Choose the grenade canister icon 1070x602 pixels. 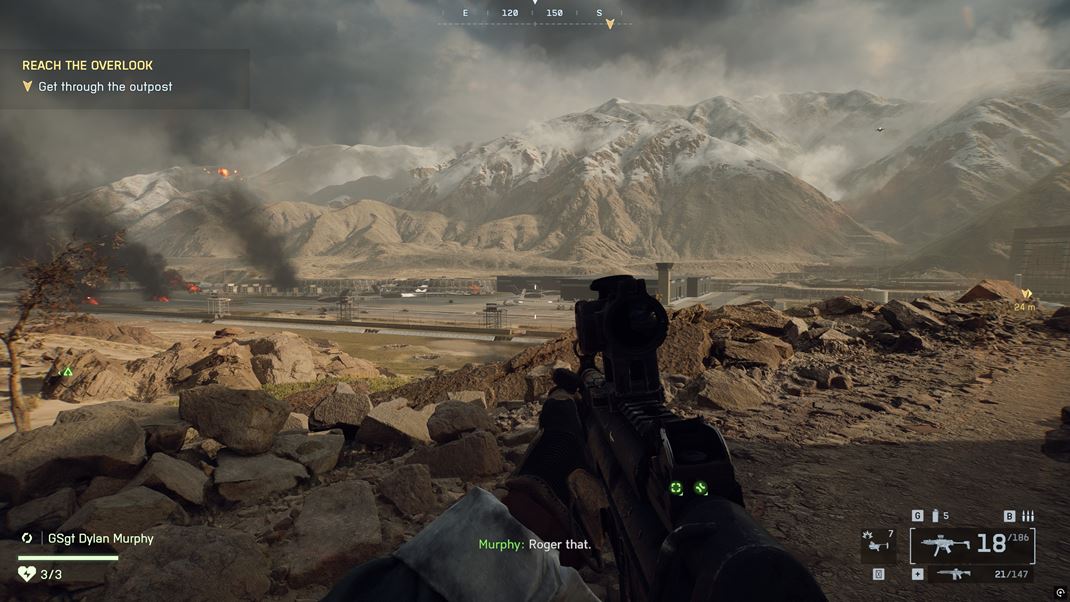(935, 516)
